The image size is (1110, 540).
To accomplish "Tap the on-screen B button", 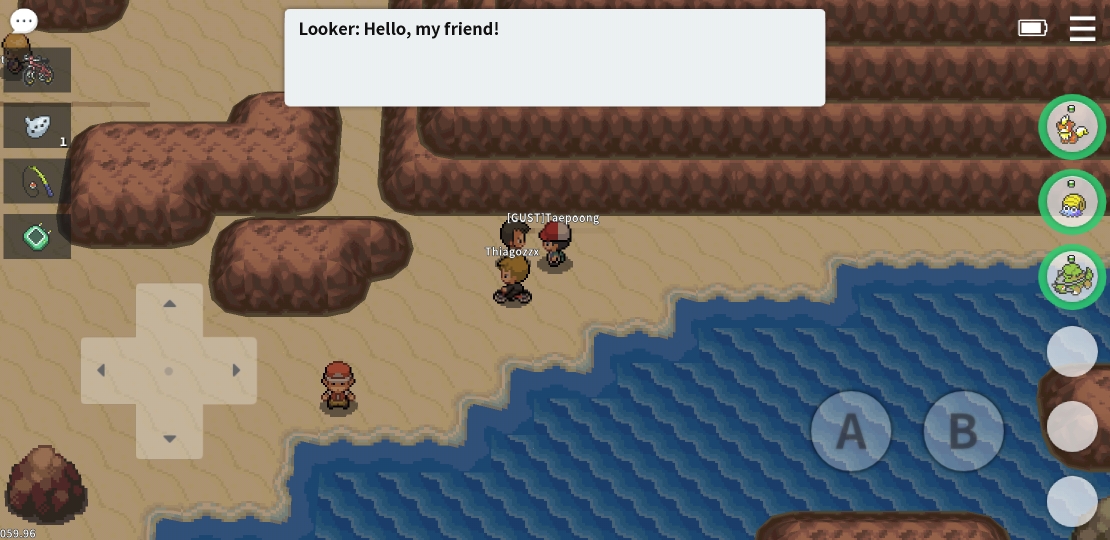I will (x=962, y=431).
